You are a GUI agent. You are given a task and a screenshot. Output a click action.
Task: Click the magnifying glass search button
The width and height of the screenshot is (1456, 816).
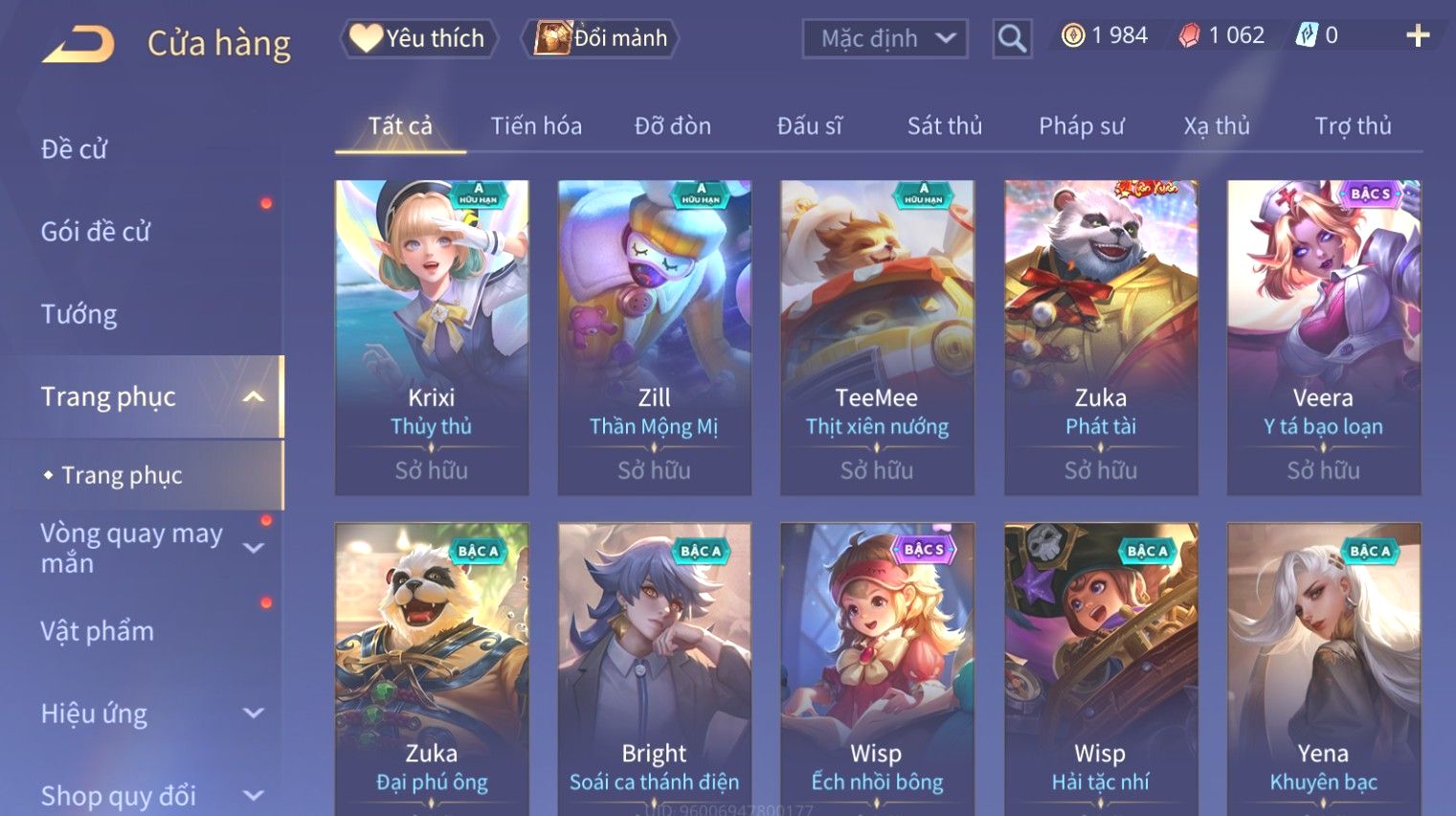point(1012,38)
